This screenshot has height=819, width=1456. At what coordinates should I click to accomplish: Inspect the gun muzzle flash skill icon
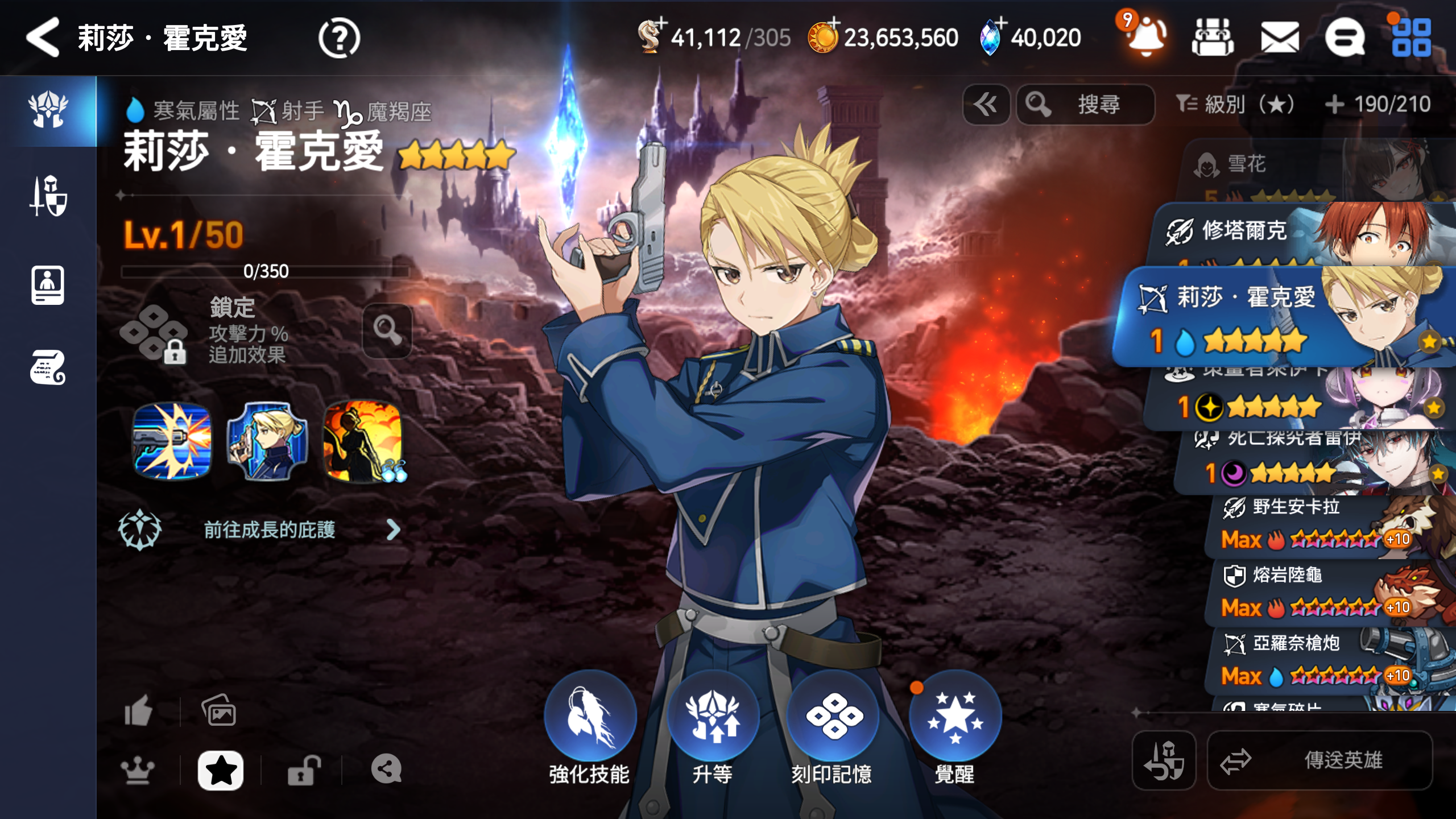click(x=172, y=441)
